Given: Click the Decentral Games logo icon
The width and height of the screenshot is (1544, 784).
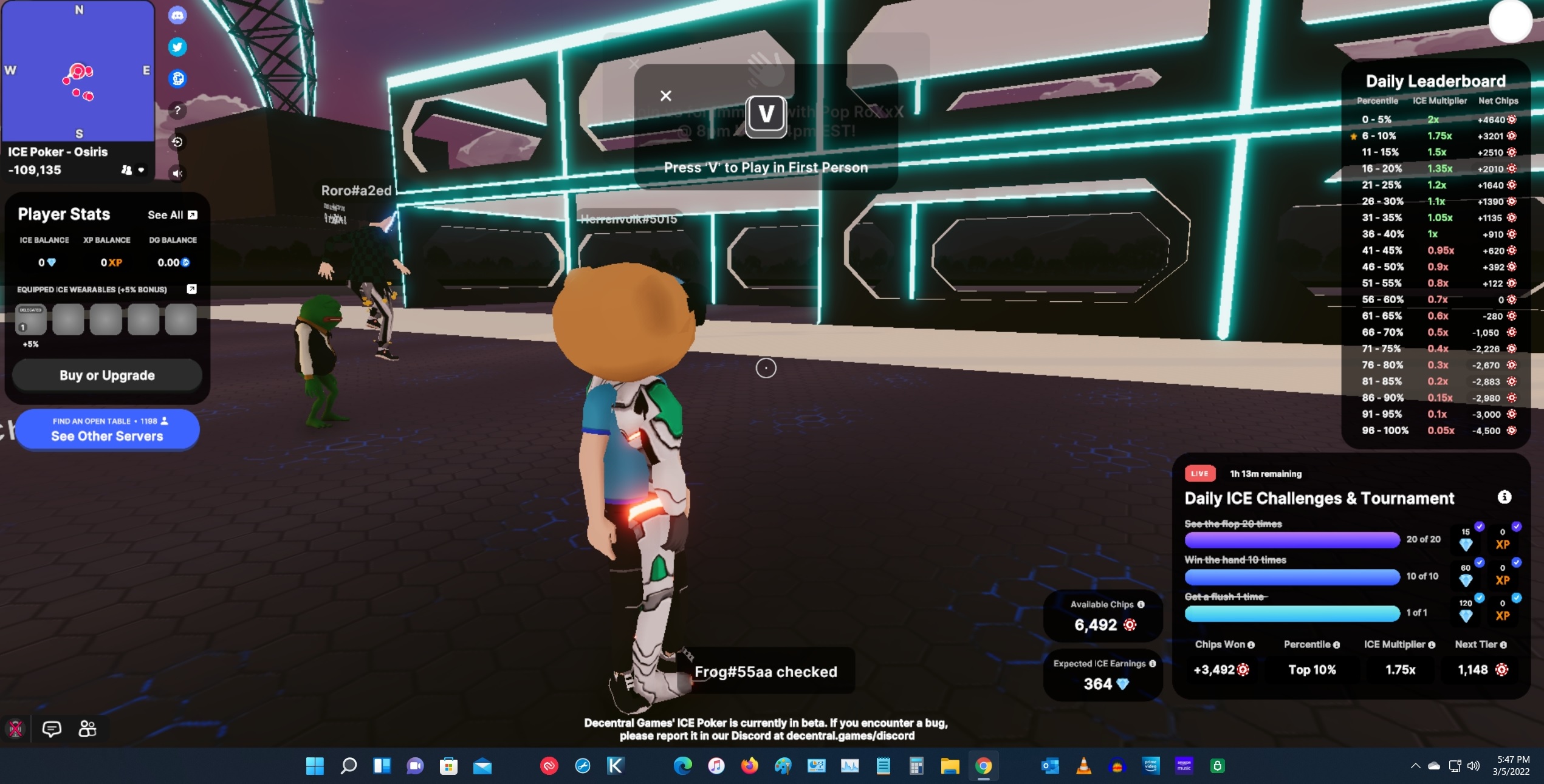Looking at the screenshot, I should 177,79.
